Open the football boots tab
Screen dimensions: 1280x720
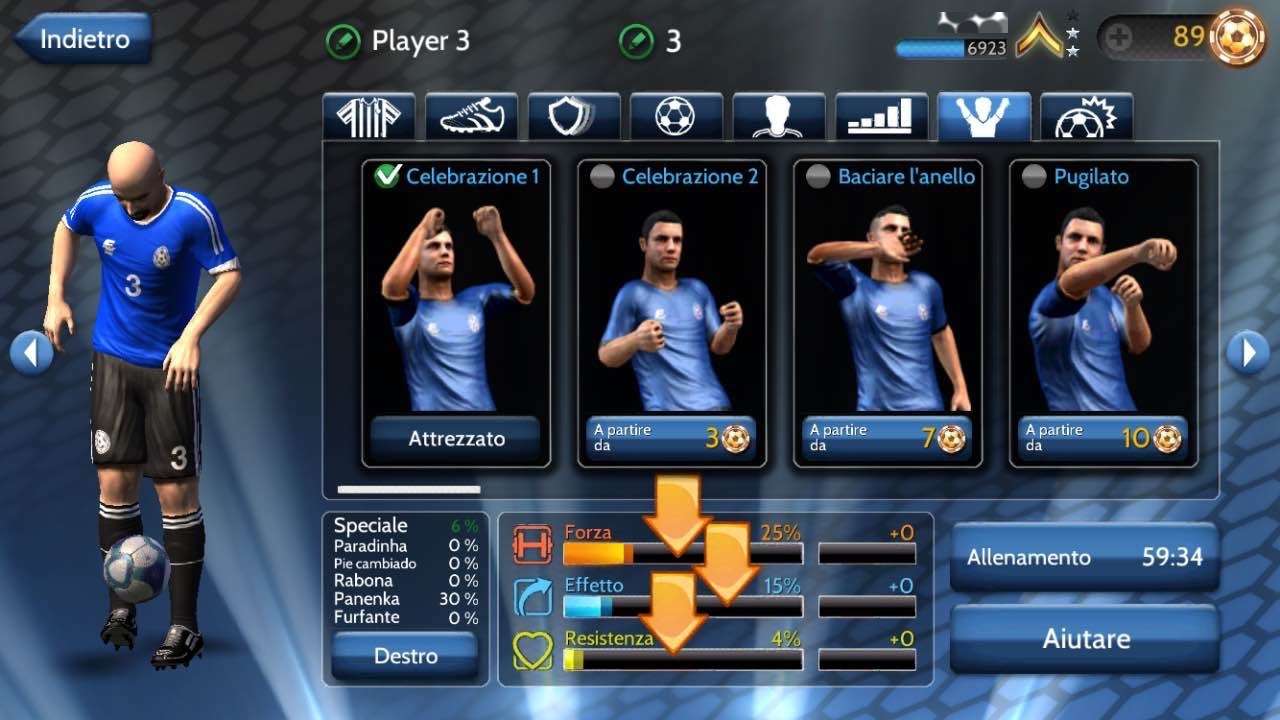coord(471,117)
